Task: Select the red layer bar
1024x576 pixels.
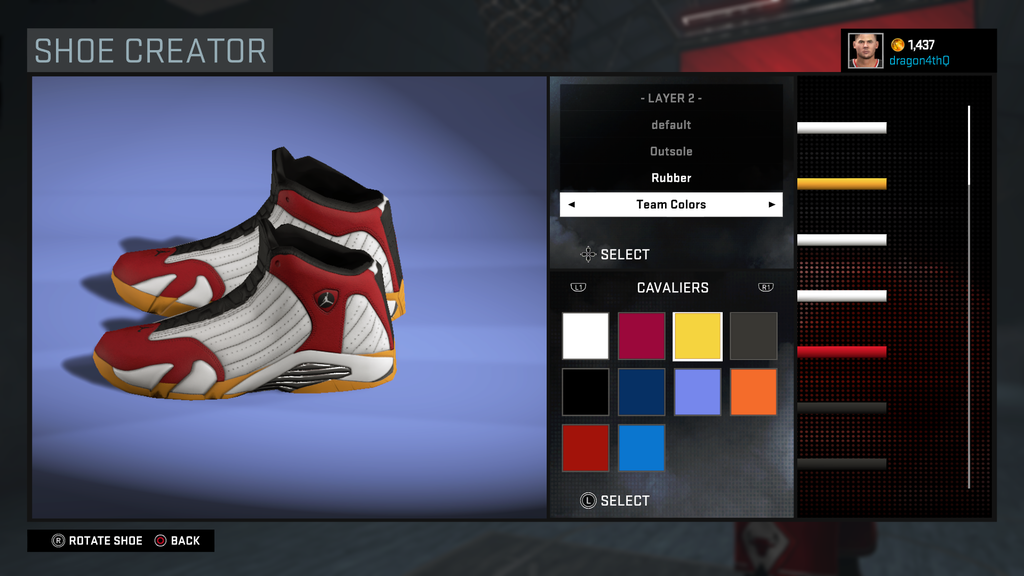Action: click(842, 352)
